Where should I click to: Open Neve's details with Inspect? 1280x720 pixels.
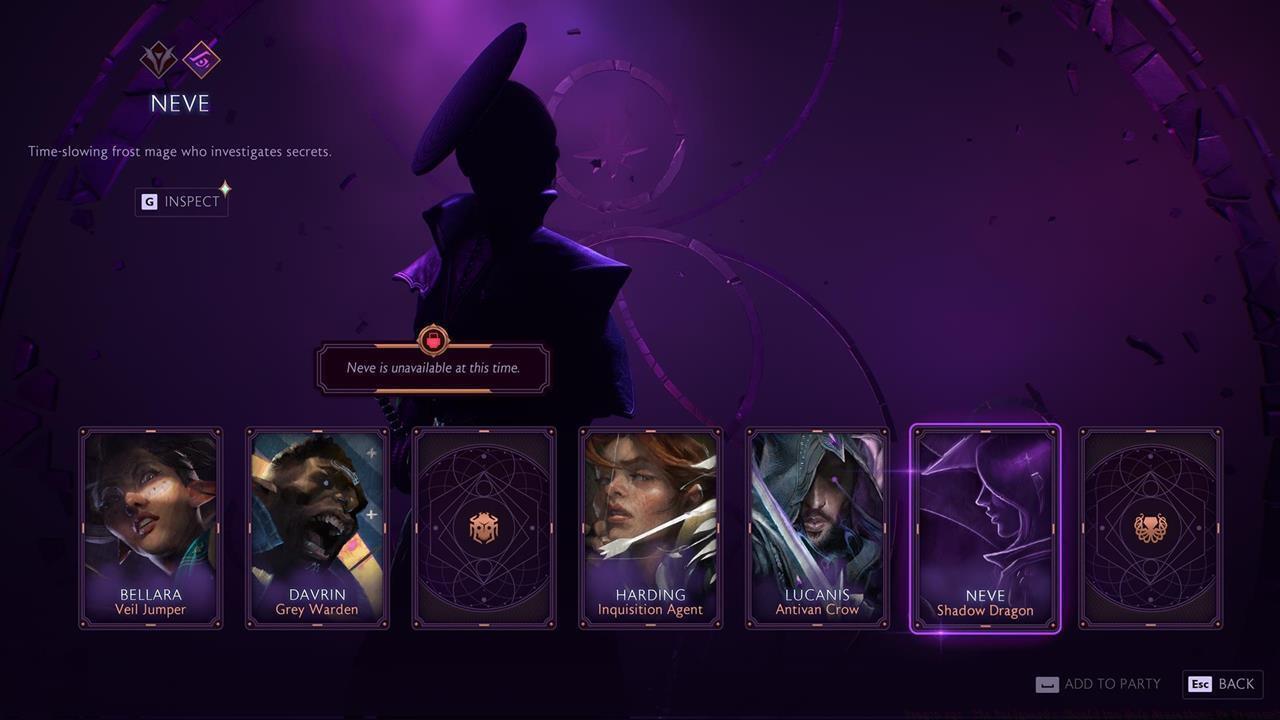tap(181, 201)
